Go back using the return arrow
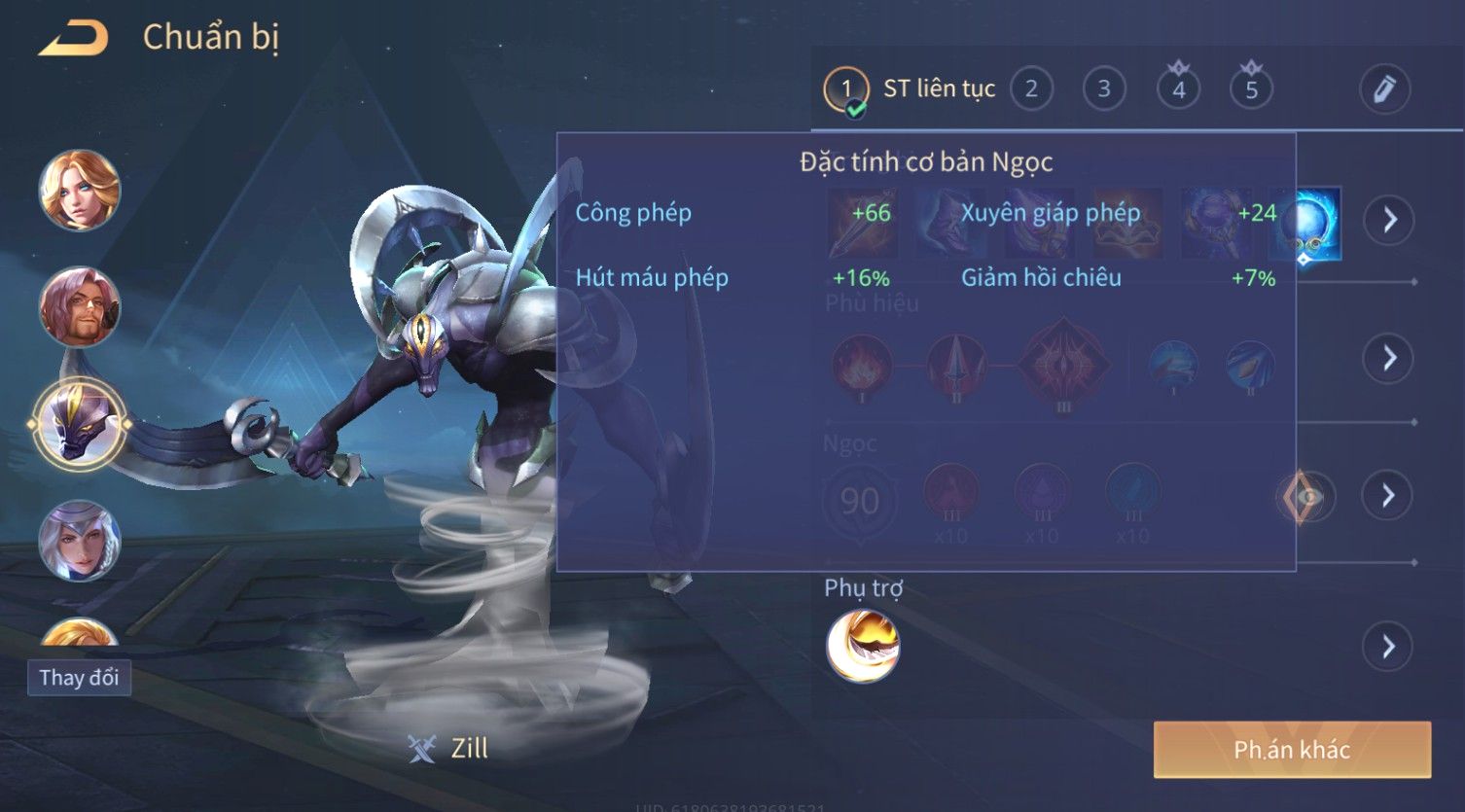Screen dimensions: 1465x812 [x=74, y=38]
